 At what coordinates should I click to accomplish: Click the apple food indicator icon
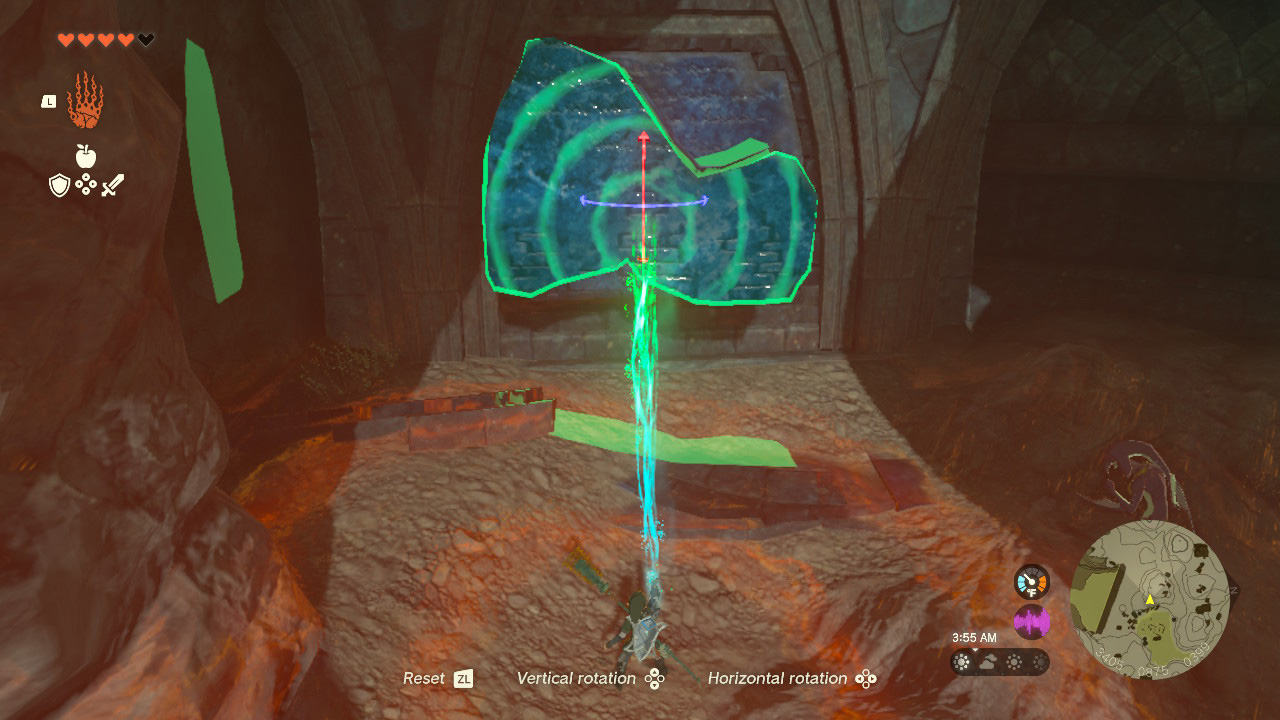(85, 155)
